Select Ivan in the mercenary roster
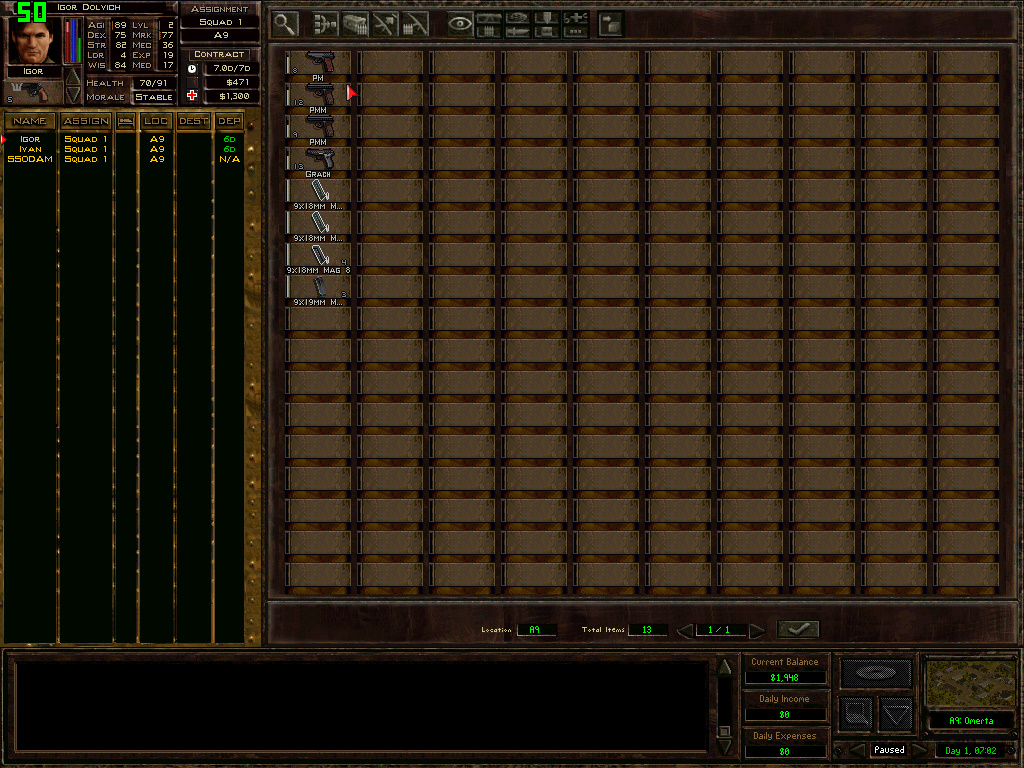Viewport: 1024px width, 768px height. point(30,149)
